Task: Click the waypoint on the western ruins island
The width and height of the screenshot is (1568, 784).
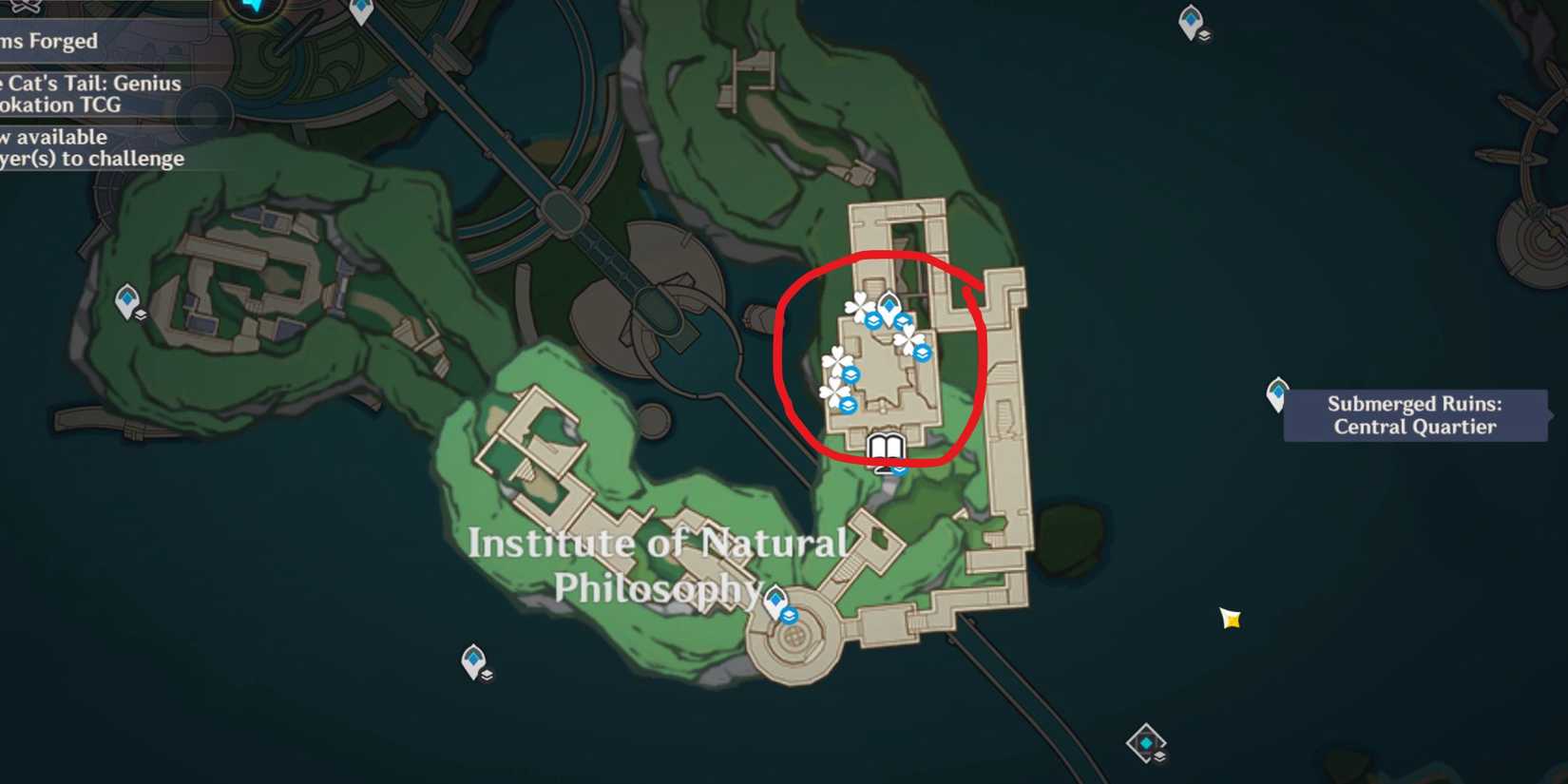Action: (x=125, y=297)
